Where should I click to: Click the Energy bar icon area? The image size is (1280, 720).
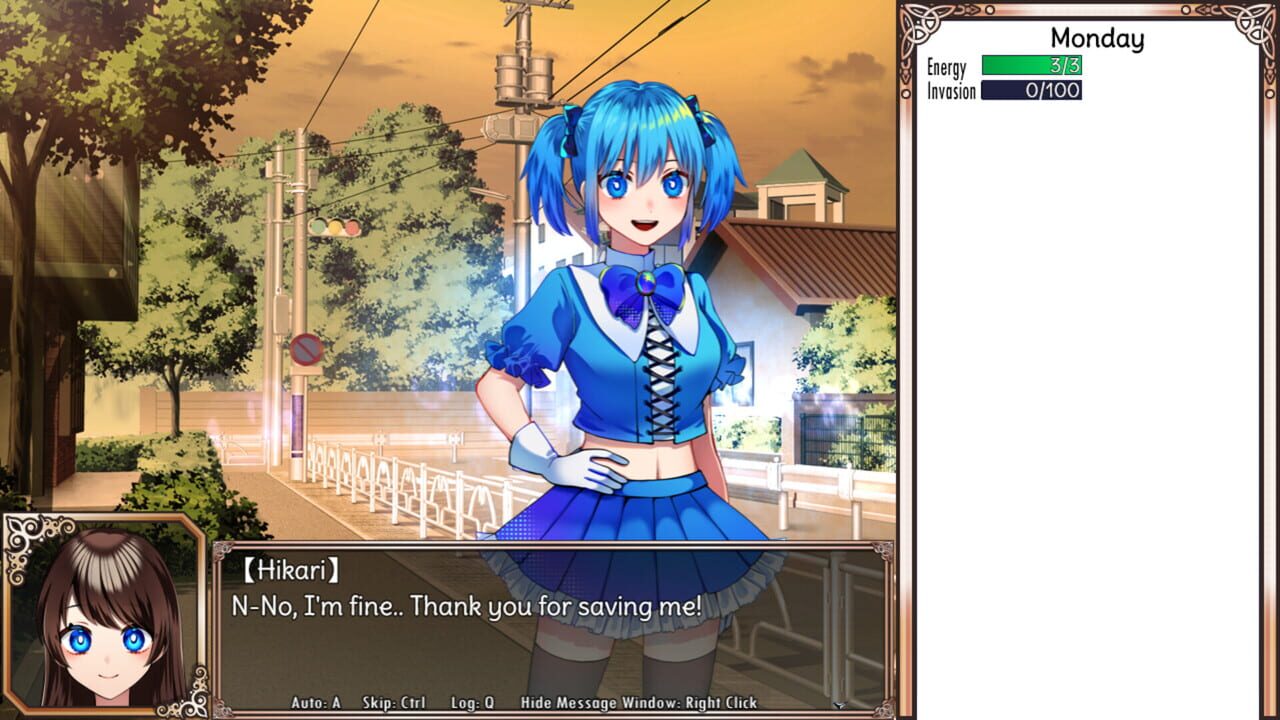pos(945,68)
